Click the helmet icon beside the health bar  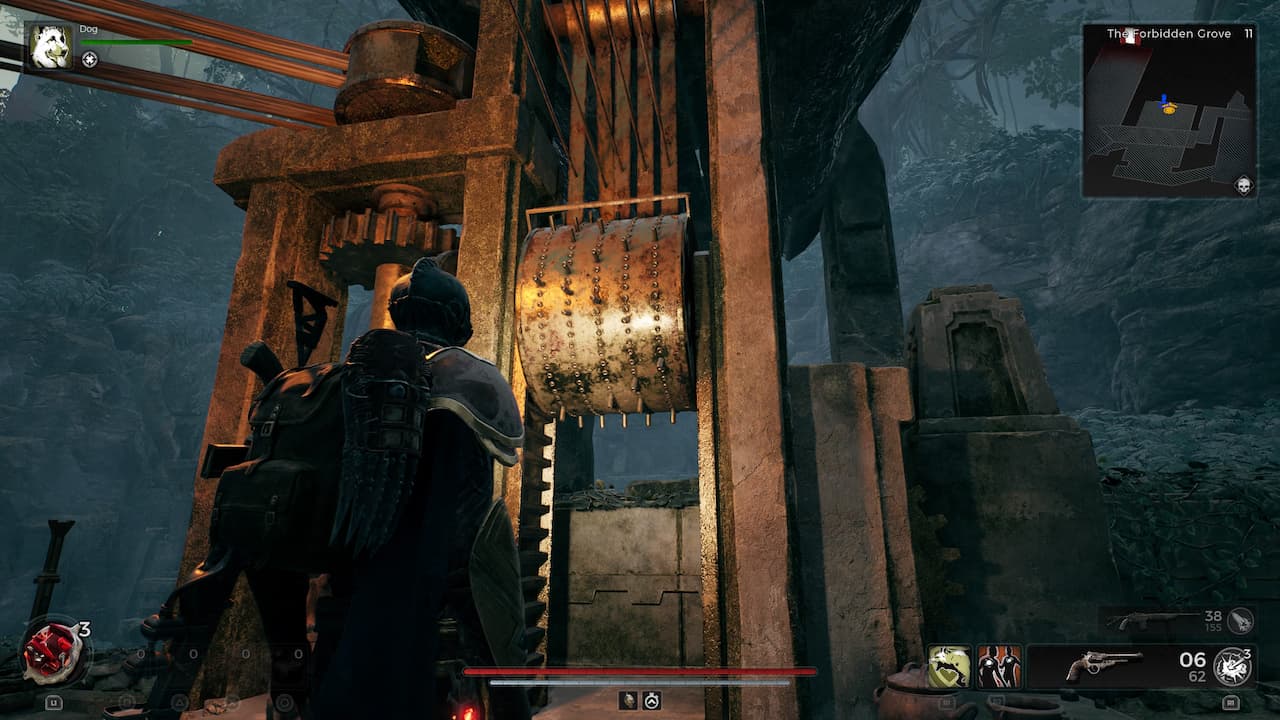point(626,702)
